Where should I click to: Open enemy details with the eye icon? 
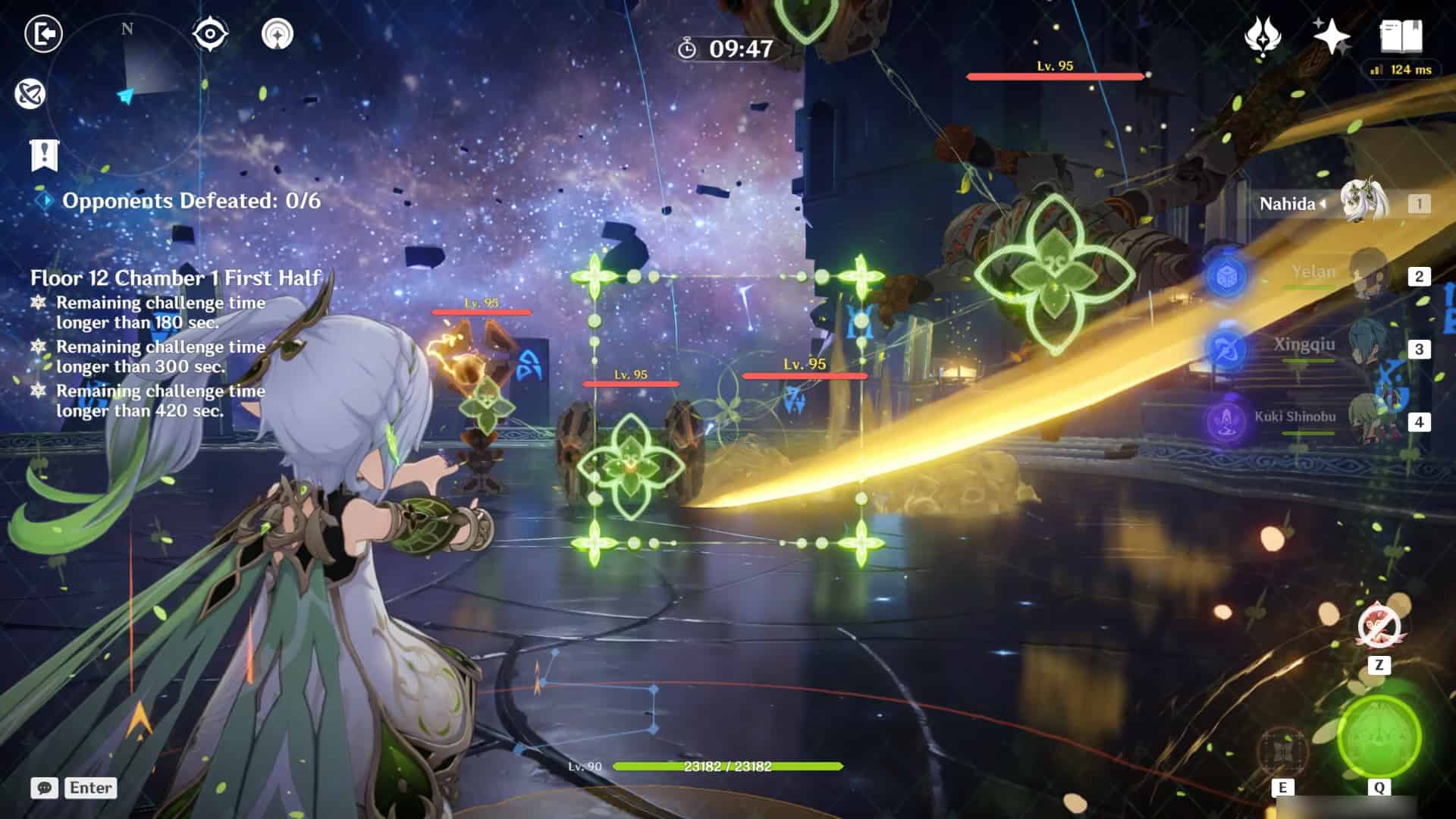click(210, 34)
